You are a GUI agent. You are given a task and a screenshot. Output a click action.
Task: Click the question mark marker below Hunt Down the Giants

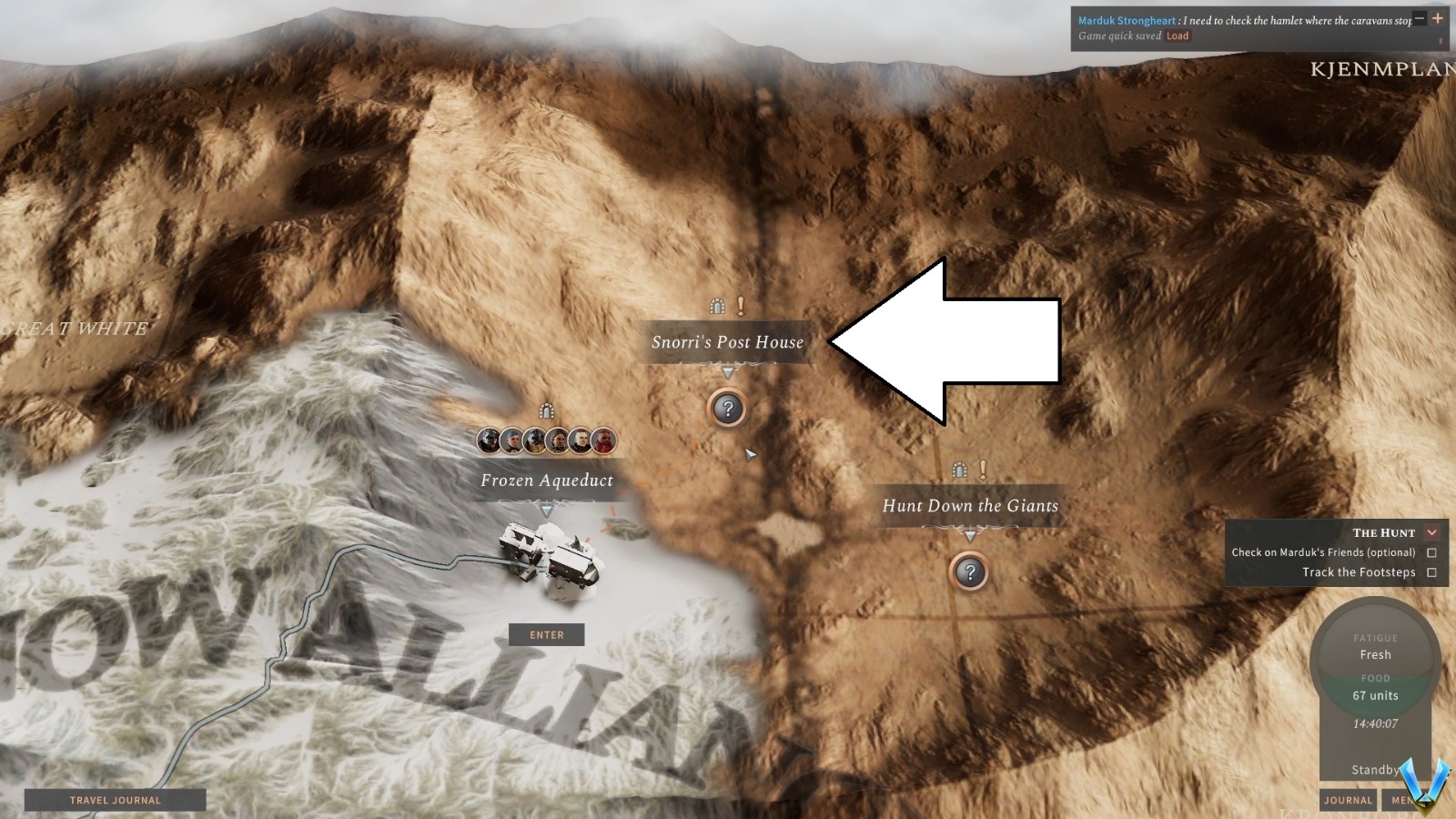coord(970,571)
